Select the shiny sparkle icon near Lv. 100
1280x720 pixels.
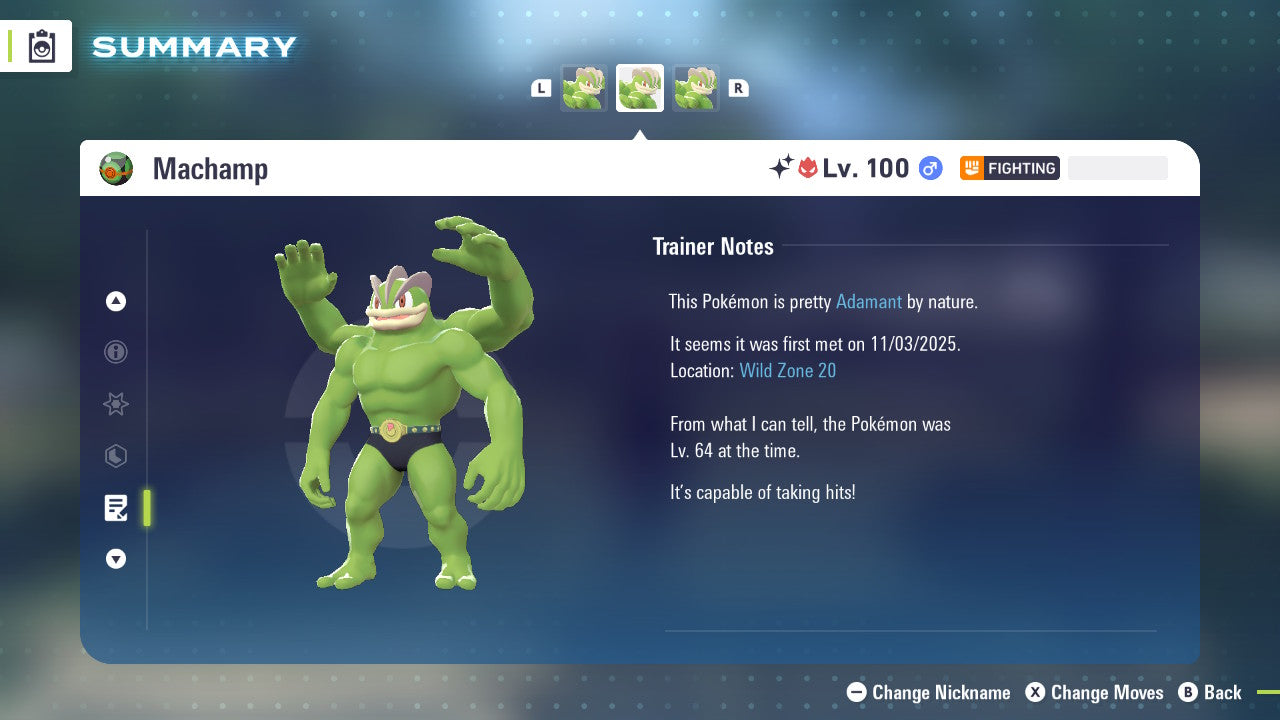tap(780, 168)
